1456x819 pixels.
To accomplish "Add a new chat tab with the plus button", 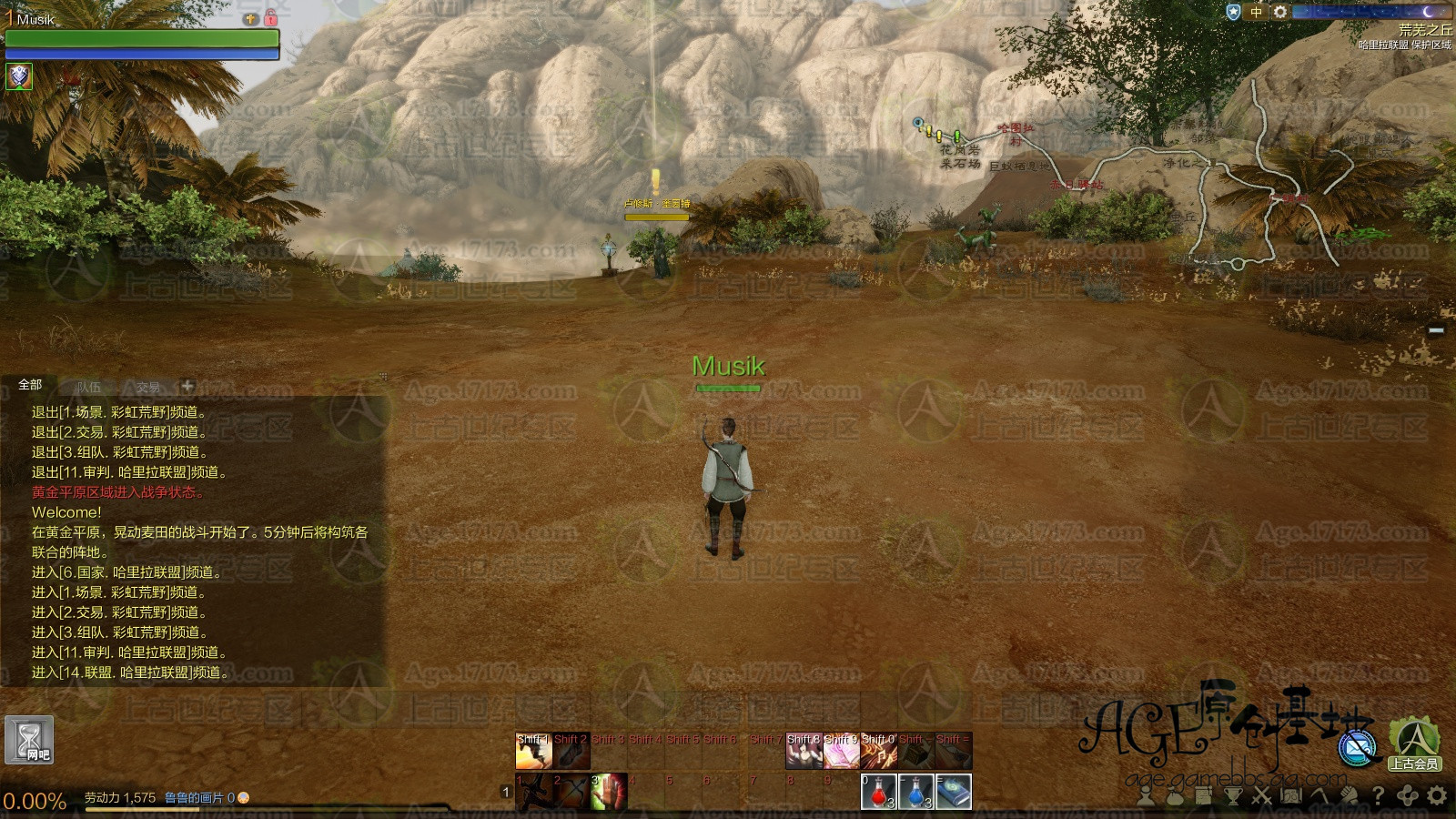I will (187, 386).
